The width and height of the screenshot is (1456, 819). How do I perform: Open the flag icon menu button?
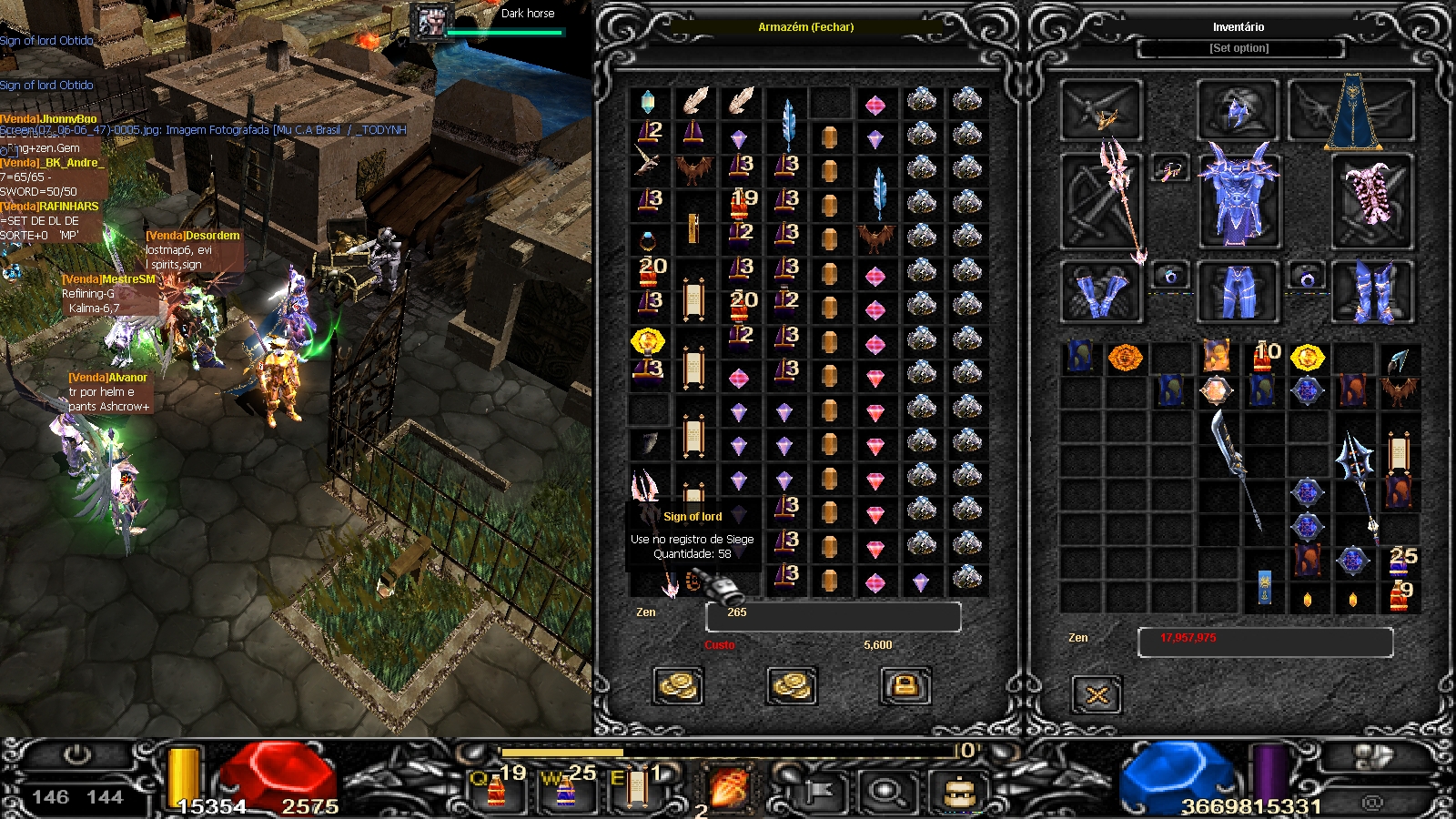click(817, 791)
